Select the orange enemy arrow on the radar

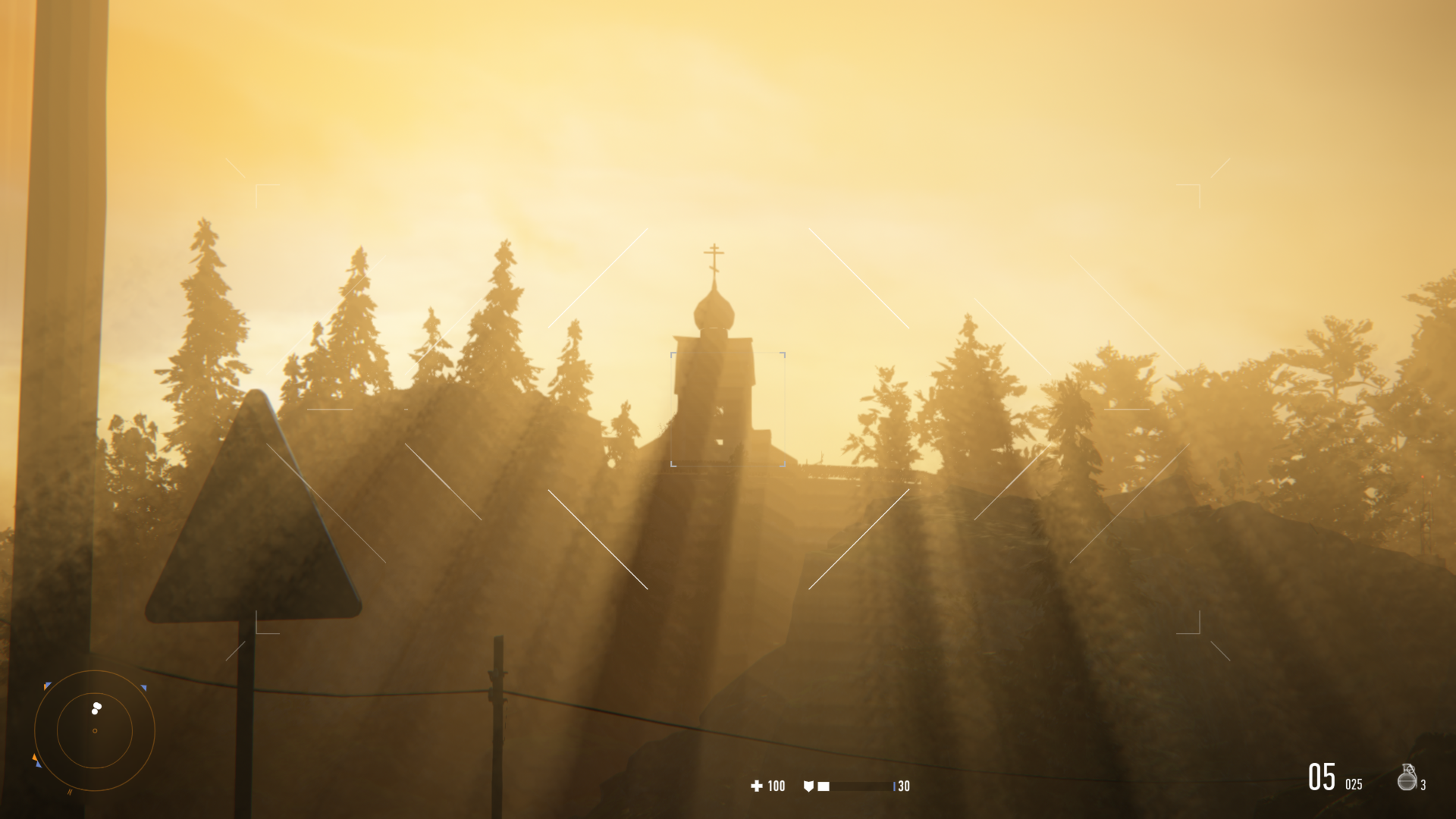[x=35, y=757]
